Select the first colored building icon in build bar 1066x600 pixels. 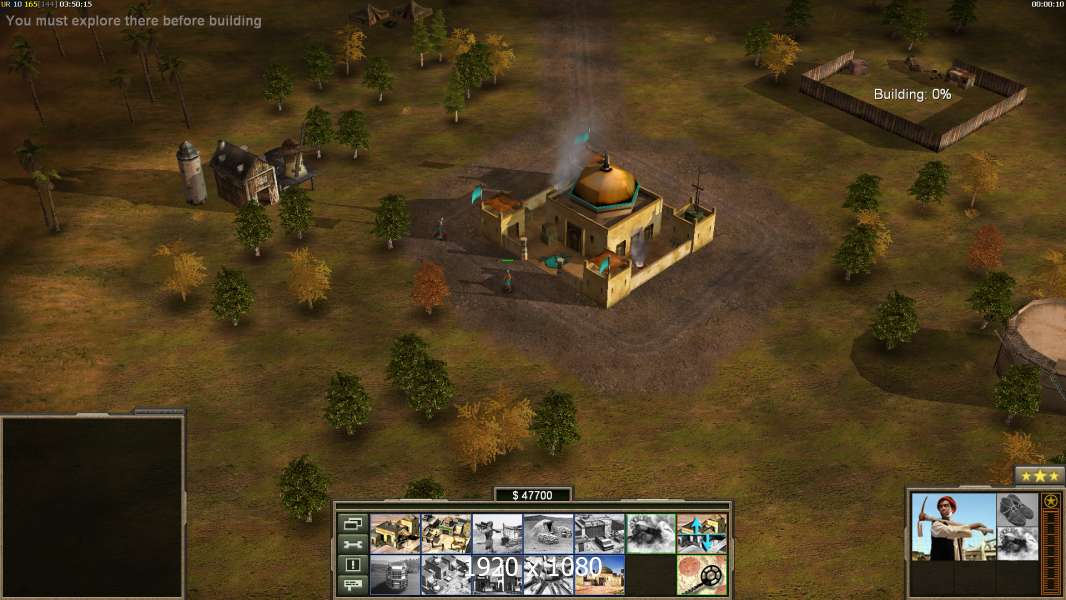(395, 534)
